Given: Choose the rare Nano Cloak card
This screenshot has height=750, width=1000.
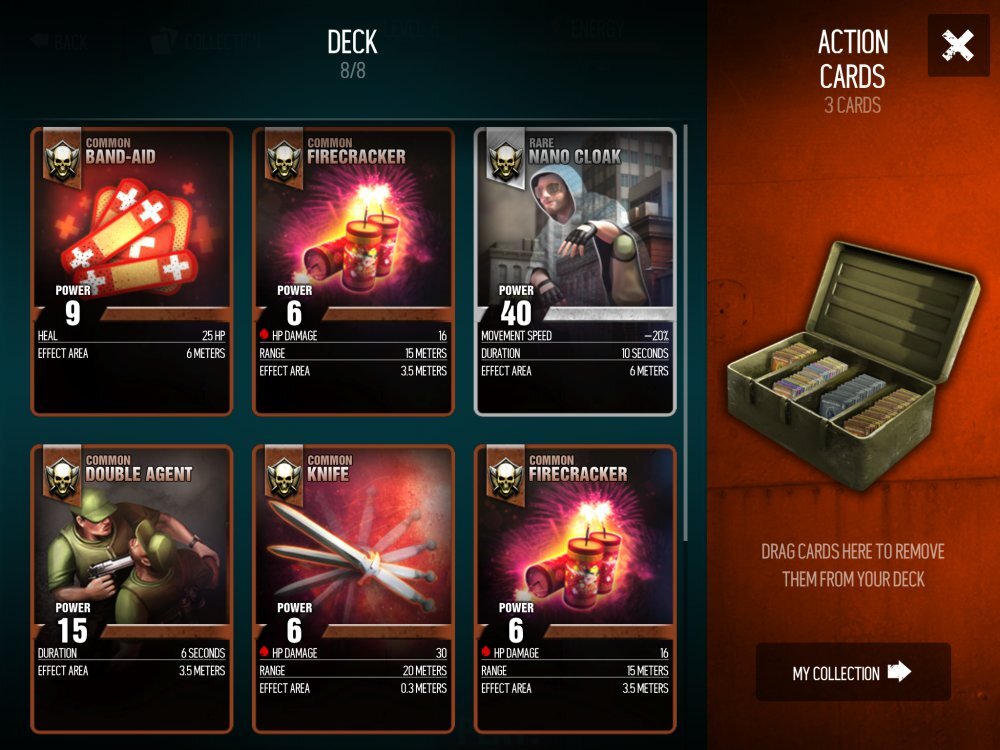Looking at the screenshot, I should click(x=575, y=271).
